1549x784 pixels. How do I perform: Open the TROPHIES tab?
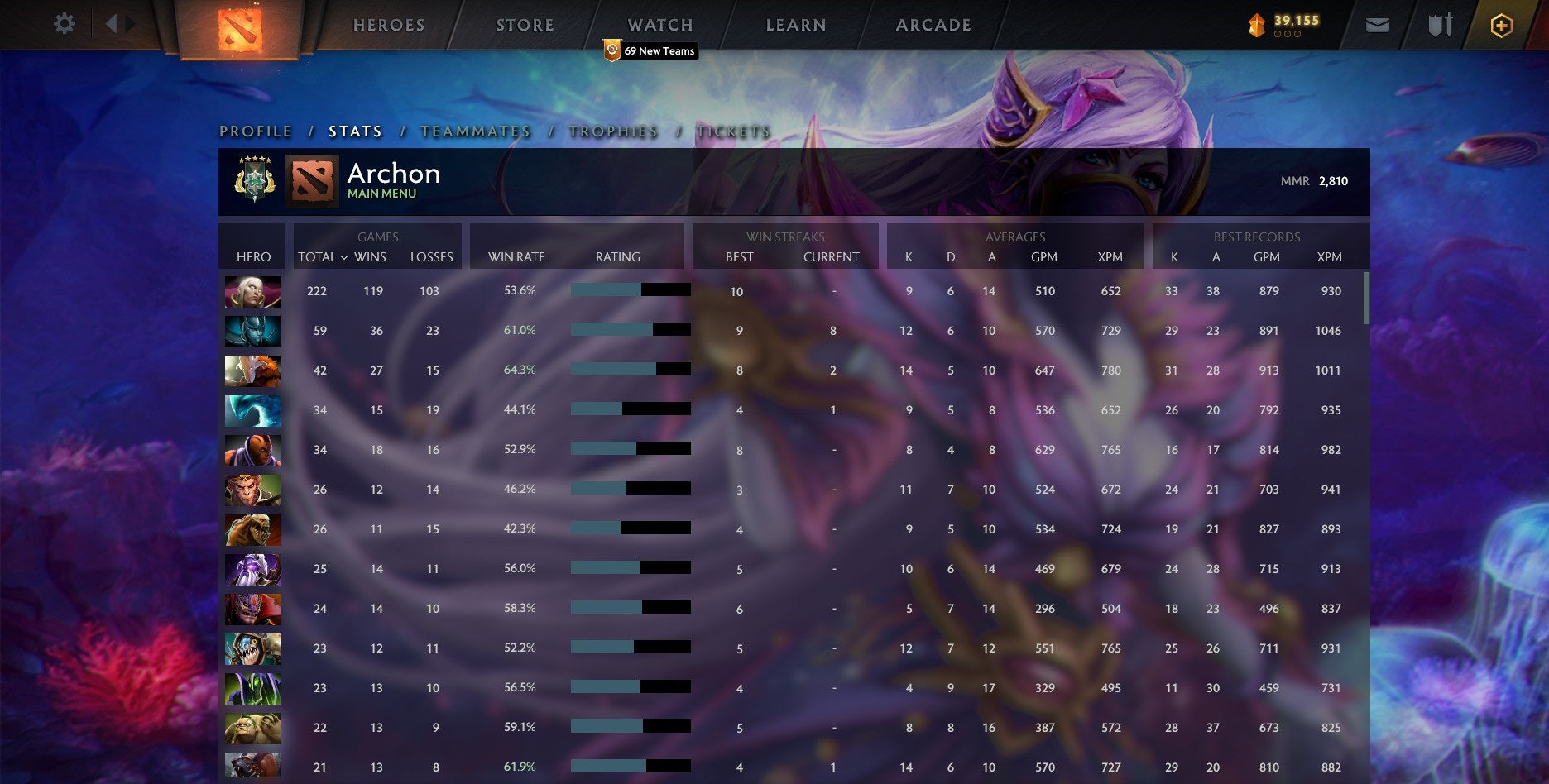[x=612, y=131]
